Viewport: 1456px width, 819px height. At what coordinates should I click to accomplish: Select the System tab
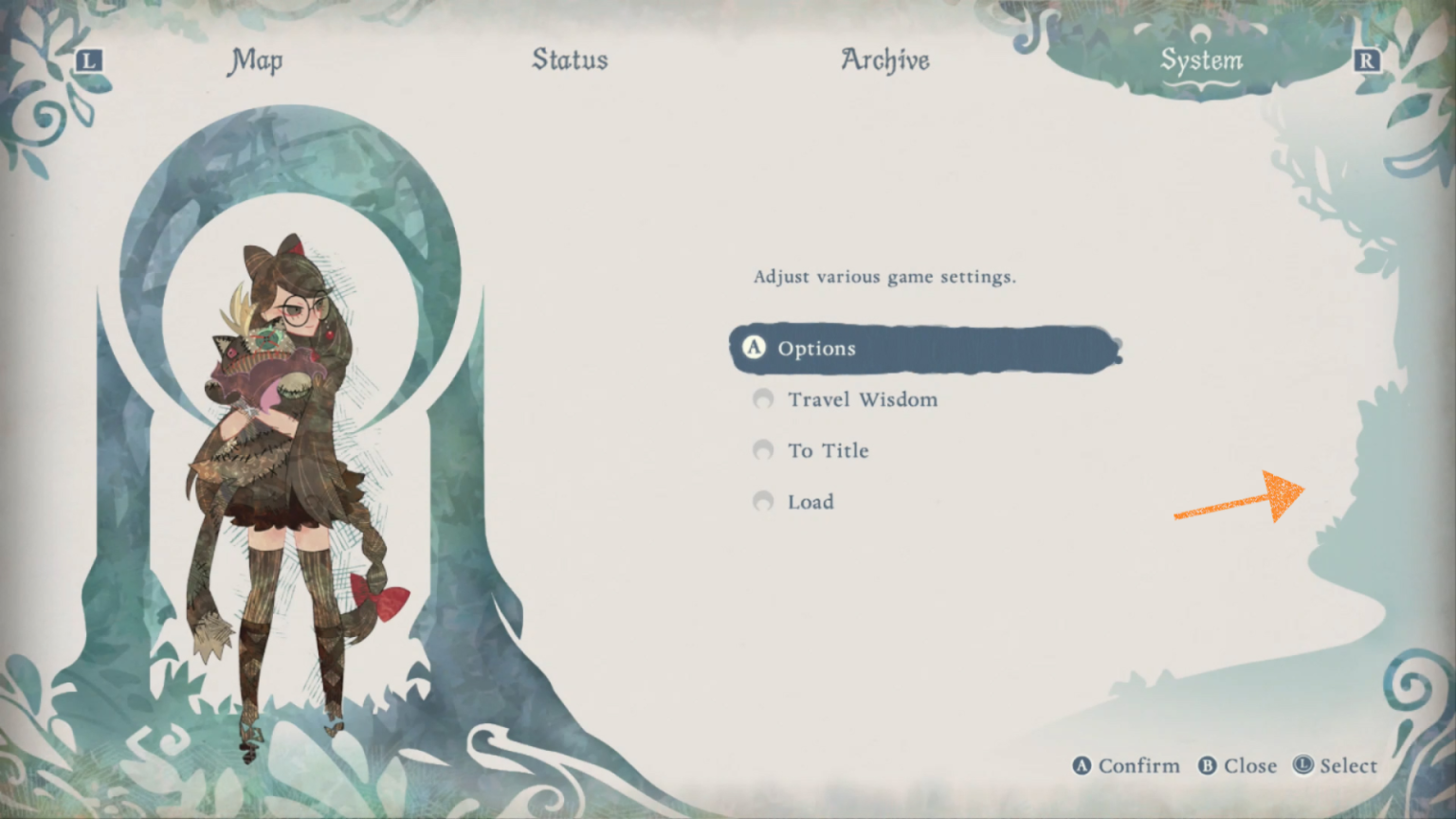coord(1202,61)
